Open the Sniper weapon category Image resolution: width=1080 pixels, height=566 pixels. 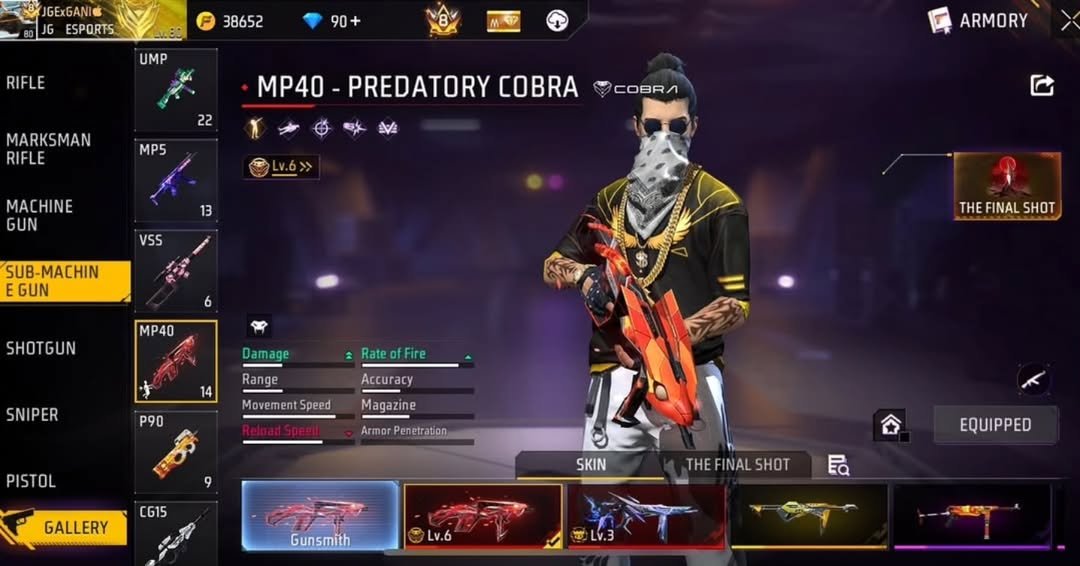pos(32,414)
